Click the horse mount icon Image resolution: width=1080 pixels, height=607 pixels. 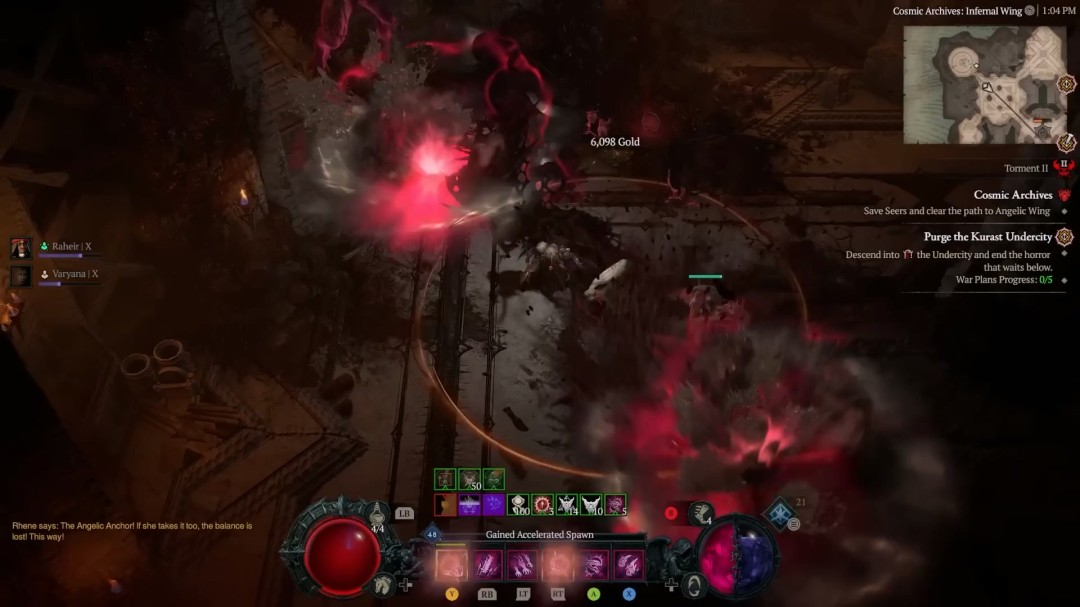point(381,585)
